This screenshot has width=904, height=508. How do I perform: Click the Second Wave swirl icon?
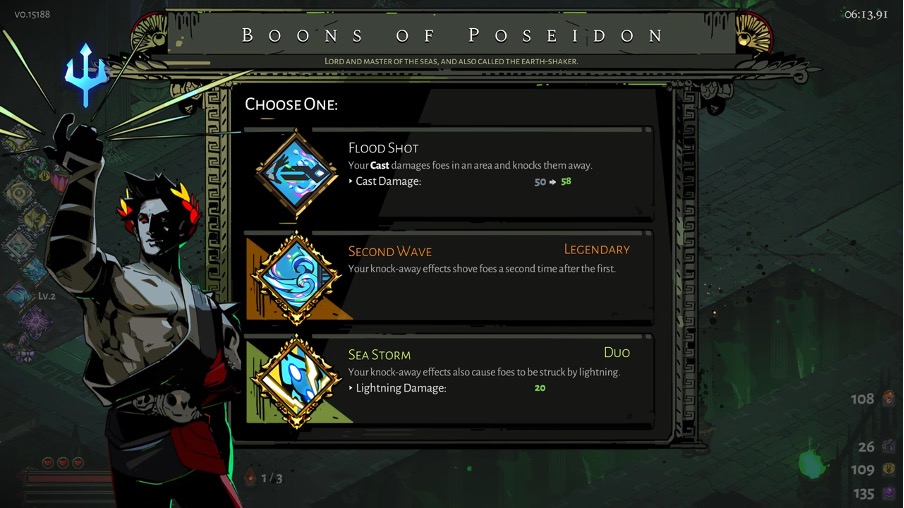[x=297, y=276]
